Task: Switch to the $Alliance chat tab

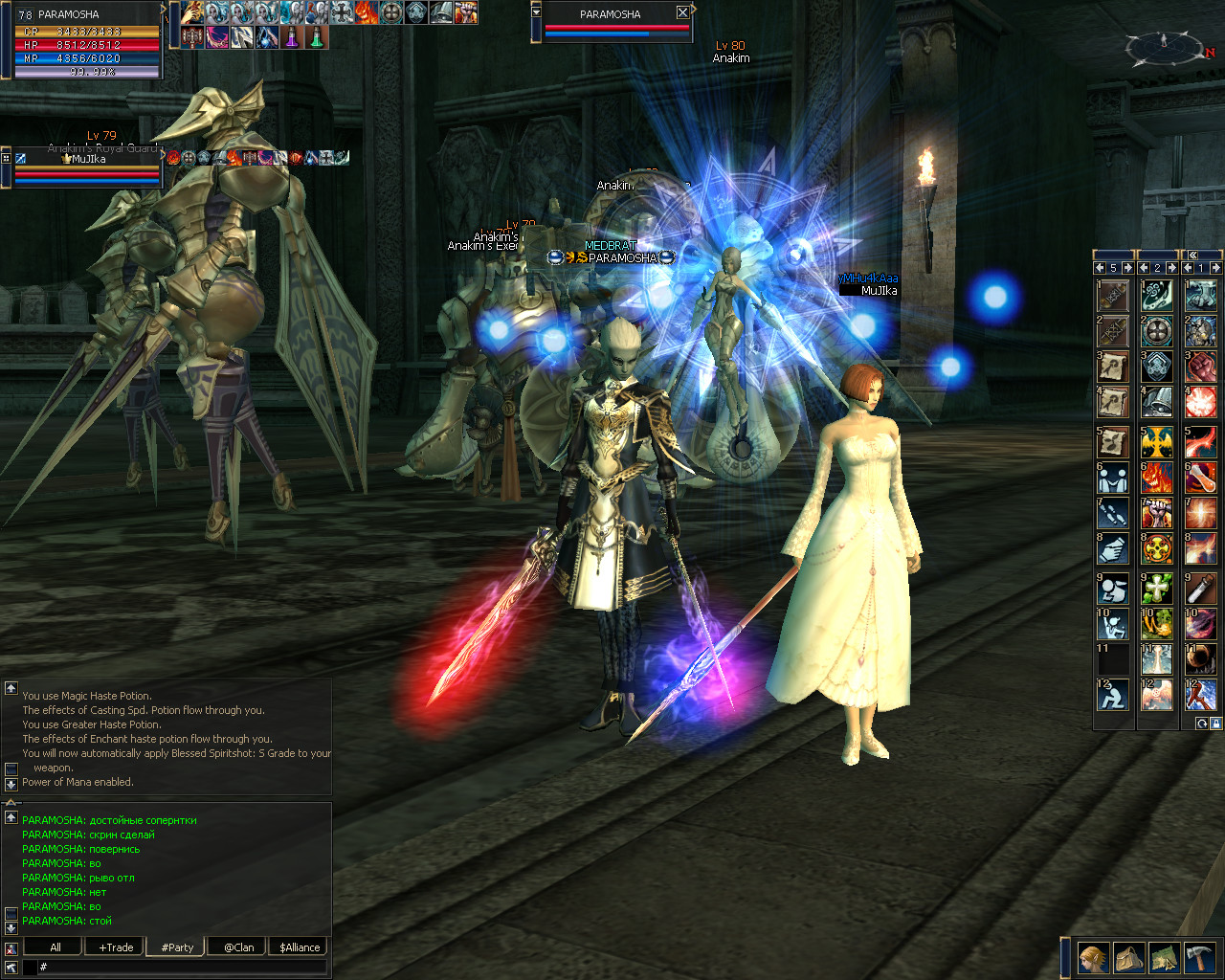Action: (x=300, y=947)
